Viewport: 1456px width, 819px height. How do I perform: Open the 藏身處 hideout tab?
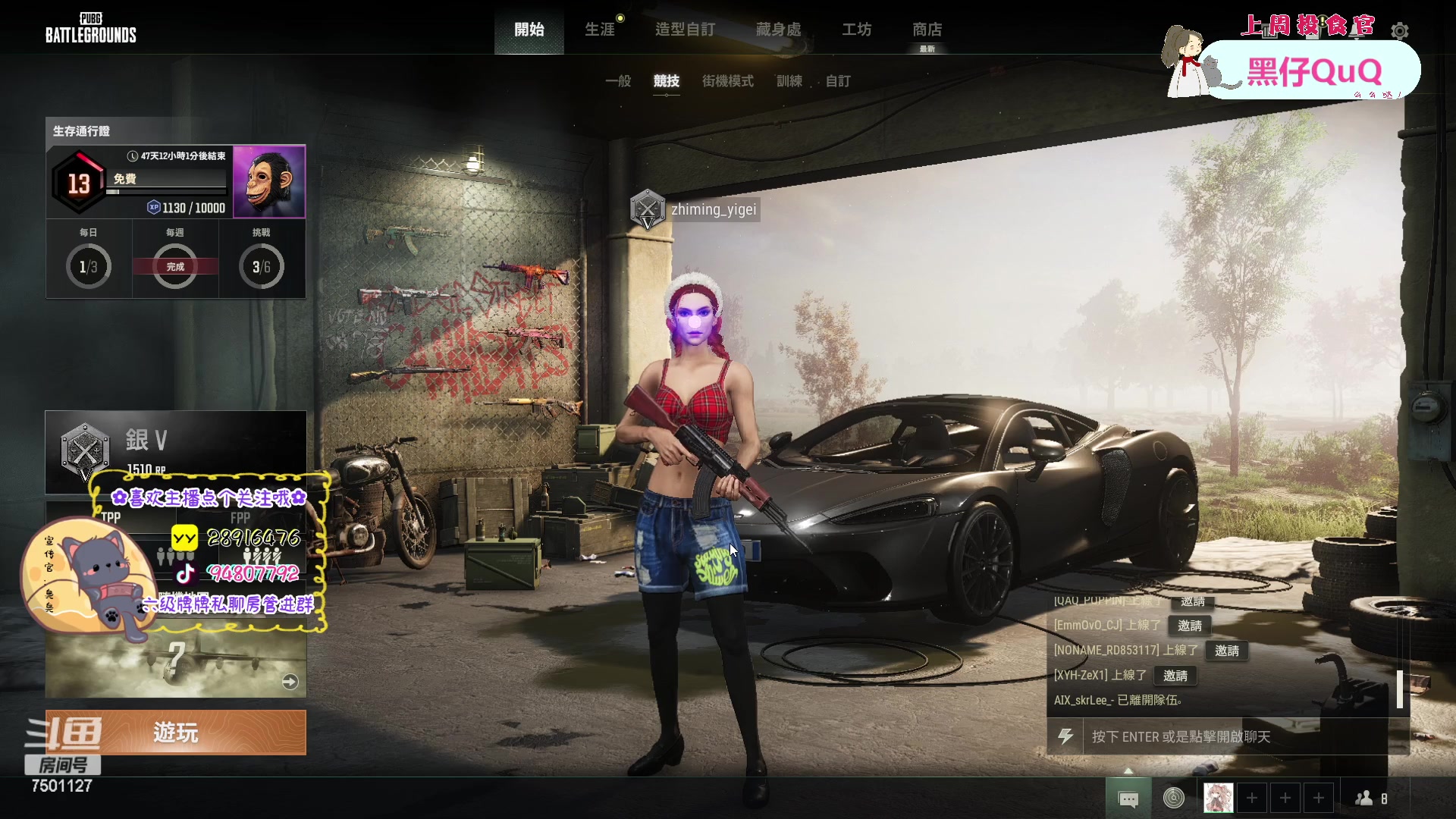point(778,30)
